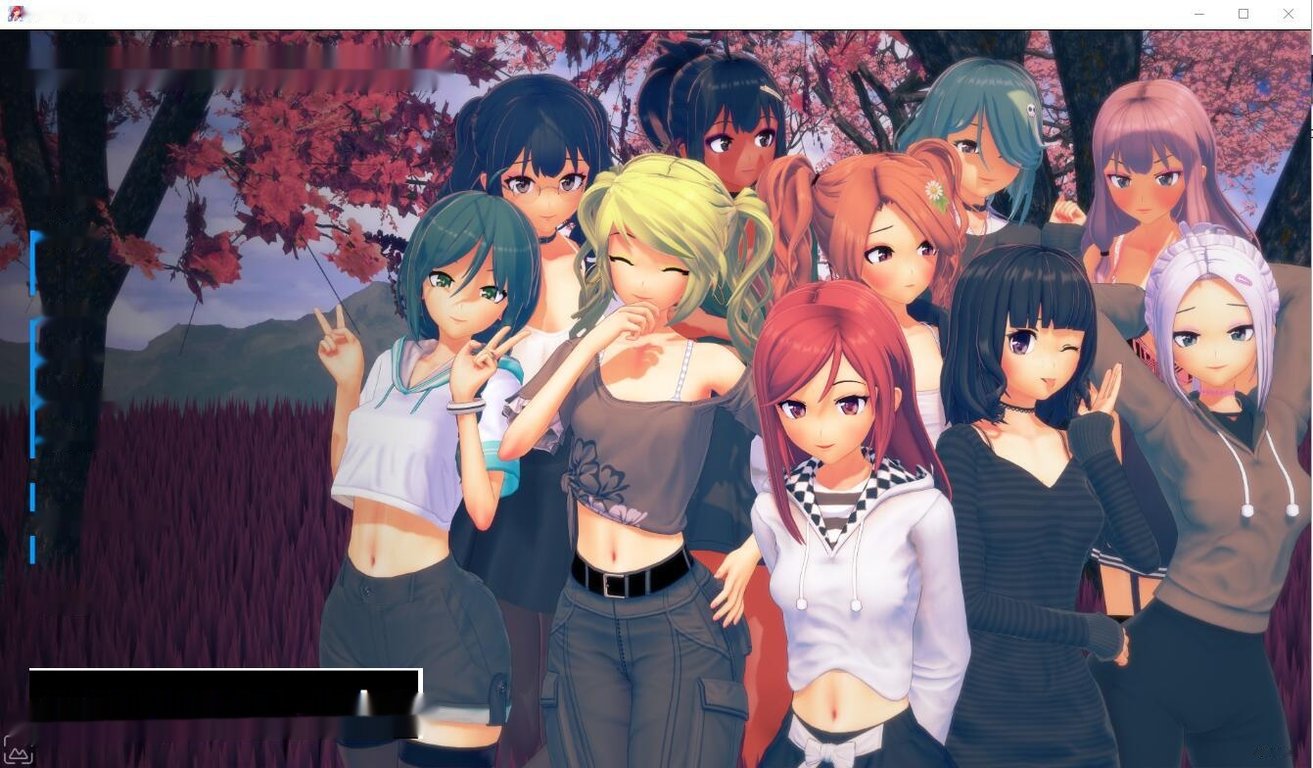This screenshot has height=768, width=1313.
Task: Click the scene to advance the dialogue
Action: pyautogui.click(x=660, y=400)
